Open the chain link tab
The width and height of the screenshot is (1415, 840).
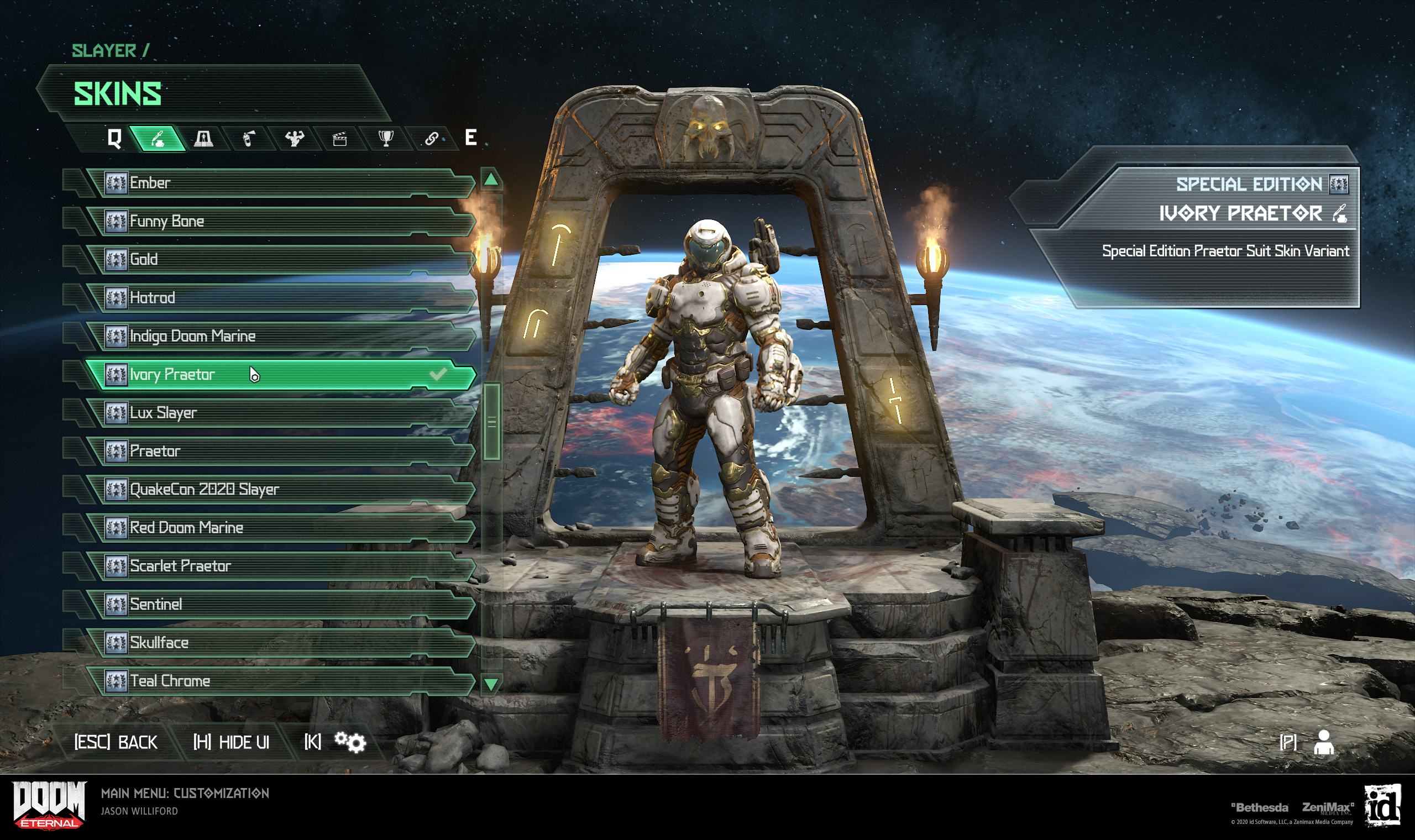point(431,138)
